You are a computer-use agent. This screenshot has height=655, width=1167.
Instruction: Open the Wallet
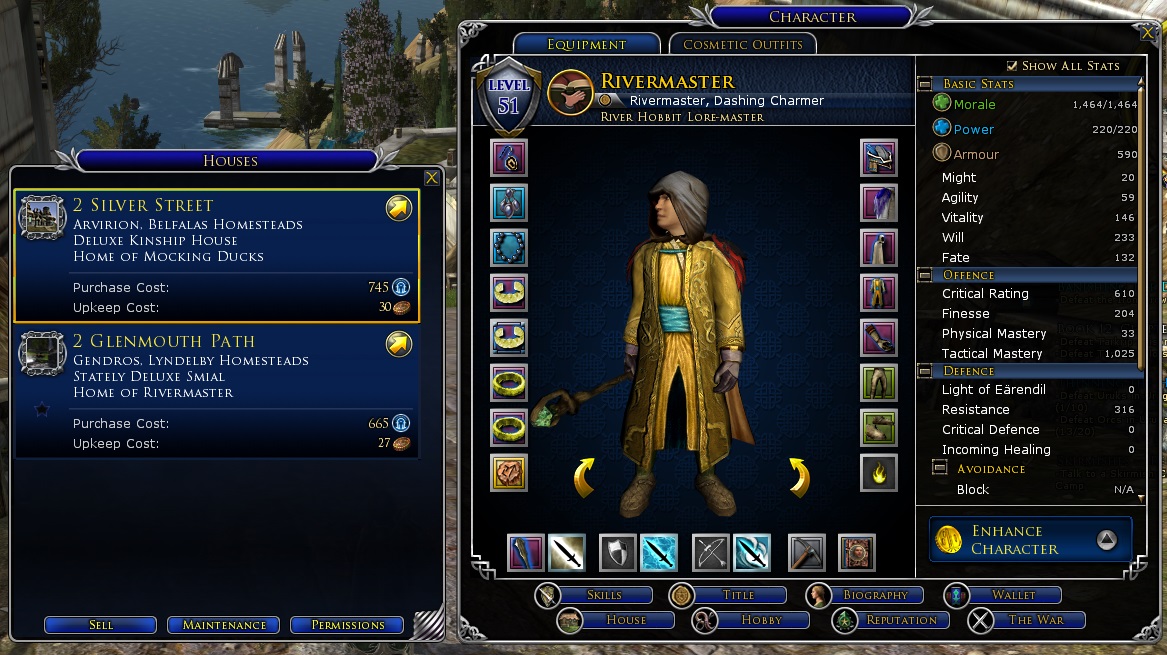(x=1012, y=595)
